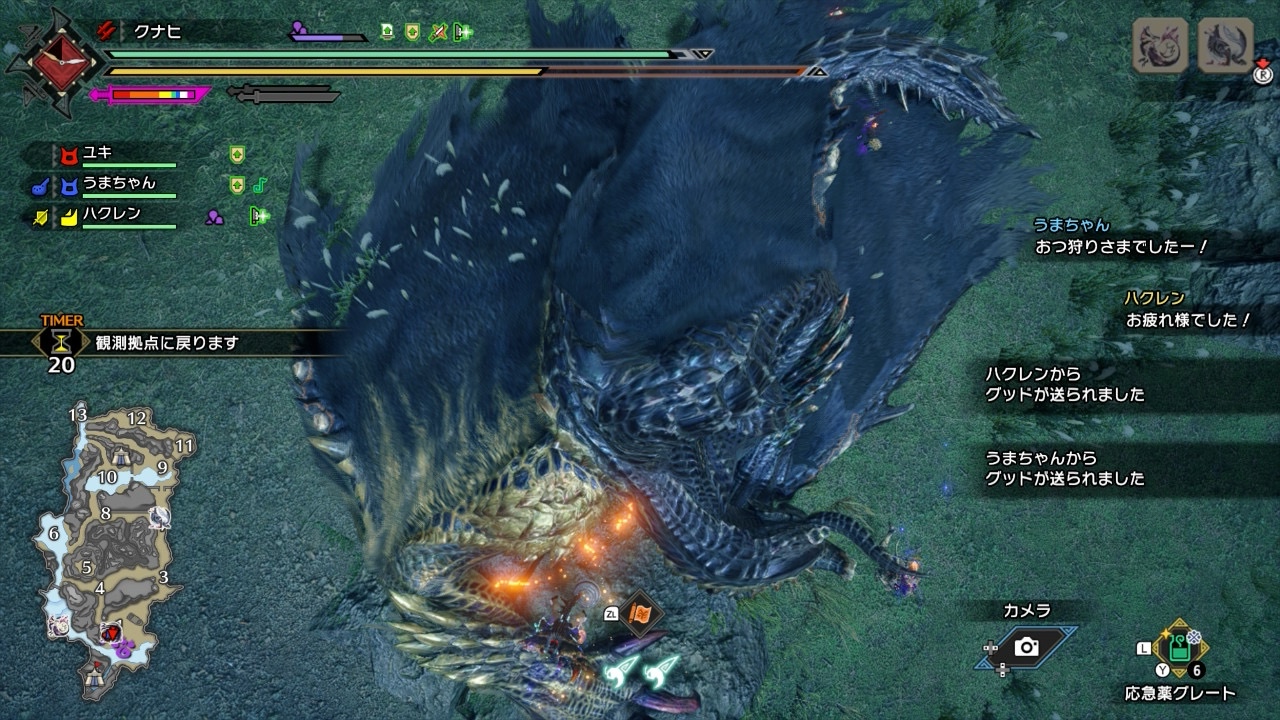Select party member ハクレン
The image size is (1280, 720).
[x=110, y=215]
